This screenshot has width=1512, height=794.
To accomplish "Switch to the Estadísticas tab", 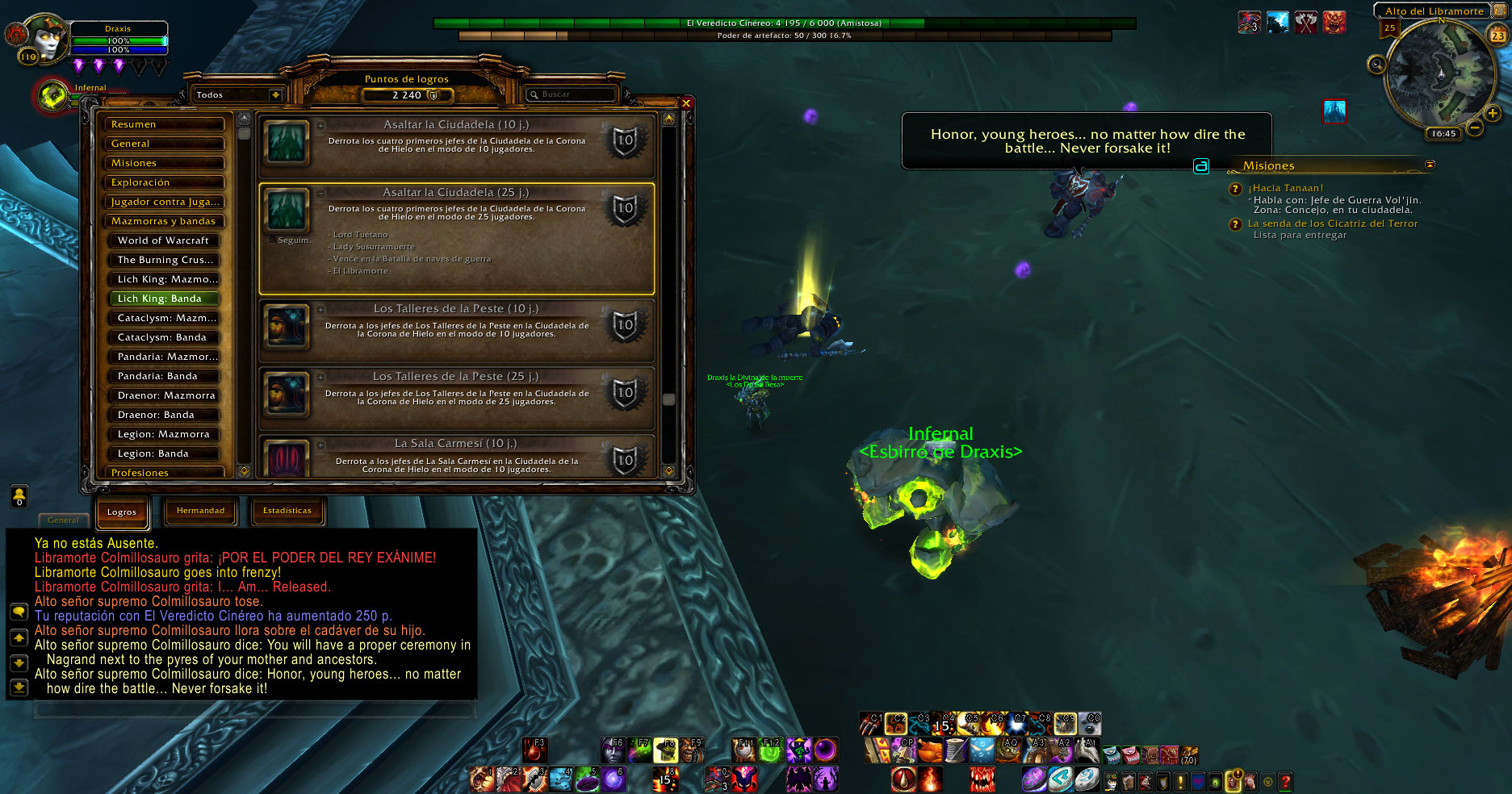I will pos(287,511).
